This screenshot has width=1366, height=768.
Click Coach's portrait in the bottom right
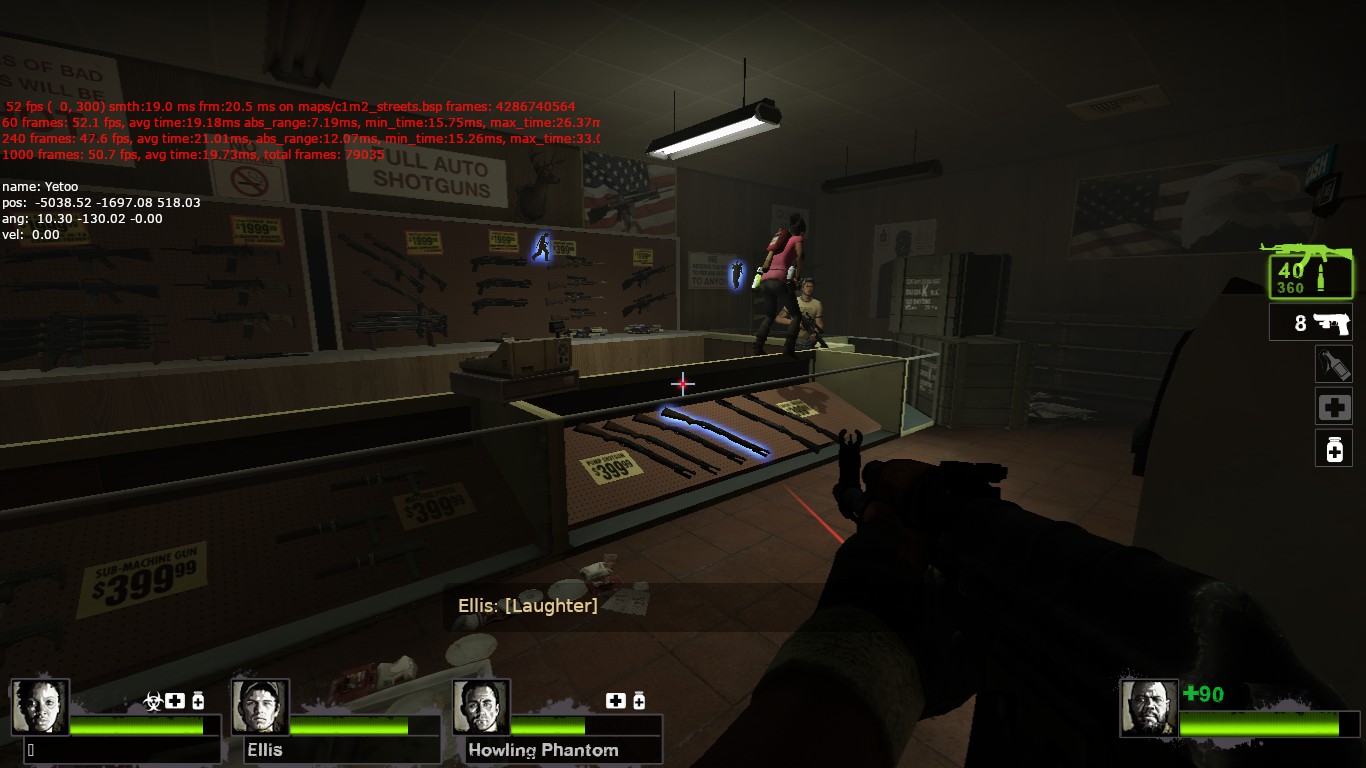1150,707
